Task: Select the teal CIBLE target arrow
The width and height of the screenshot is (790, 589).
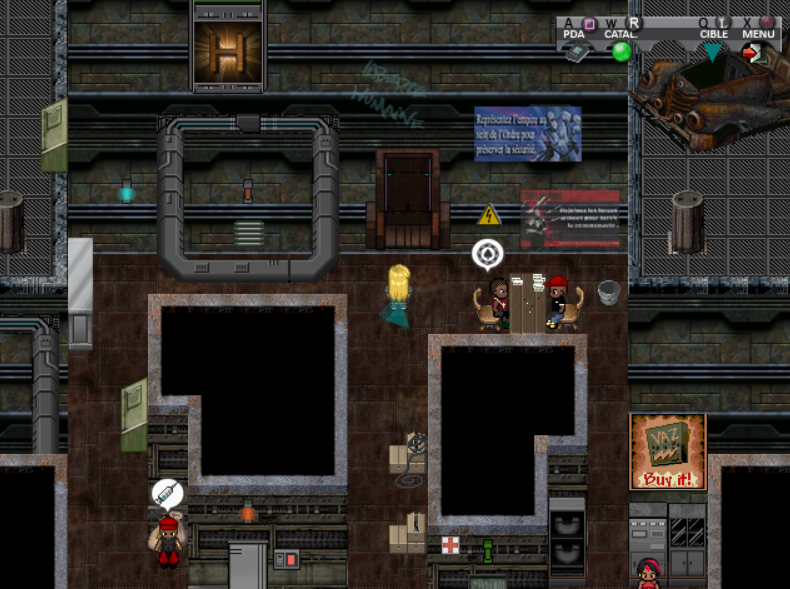Action: [x=711, y=52]
